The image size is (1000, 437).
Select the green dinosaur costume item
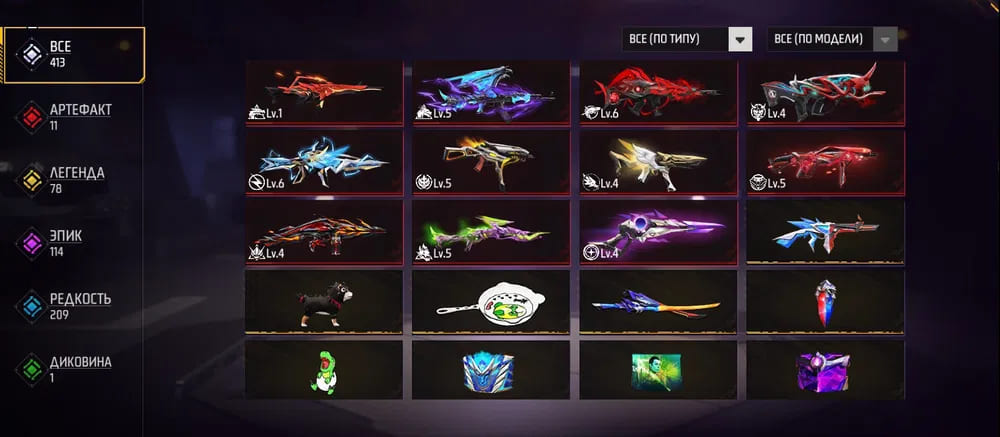pos(324,369)
